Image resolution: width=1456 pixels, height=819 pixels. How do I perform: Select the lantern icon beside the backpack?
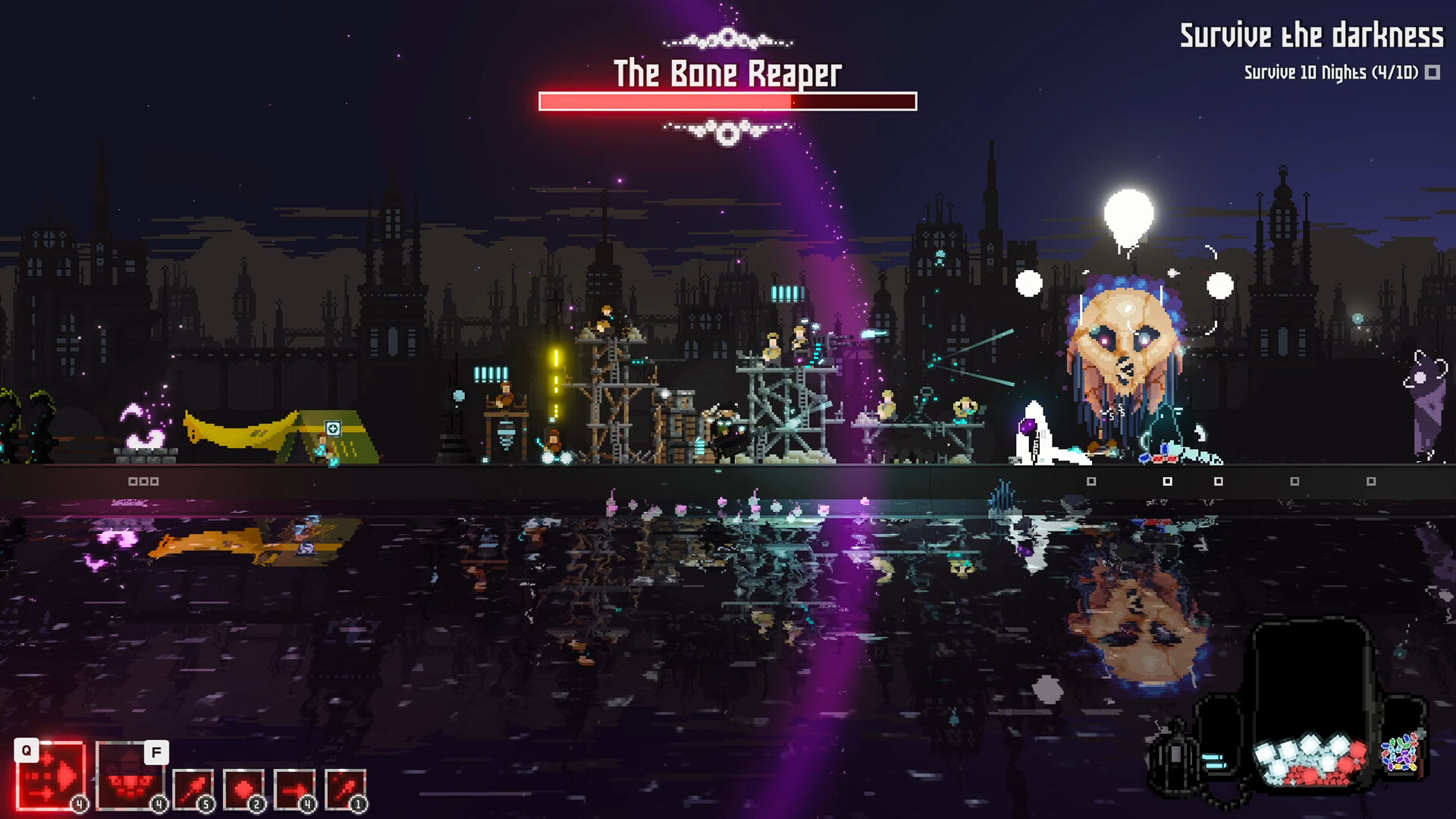[1172, 758]
